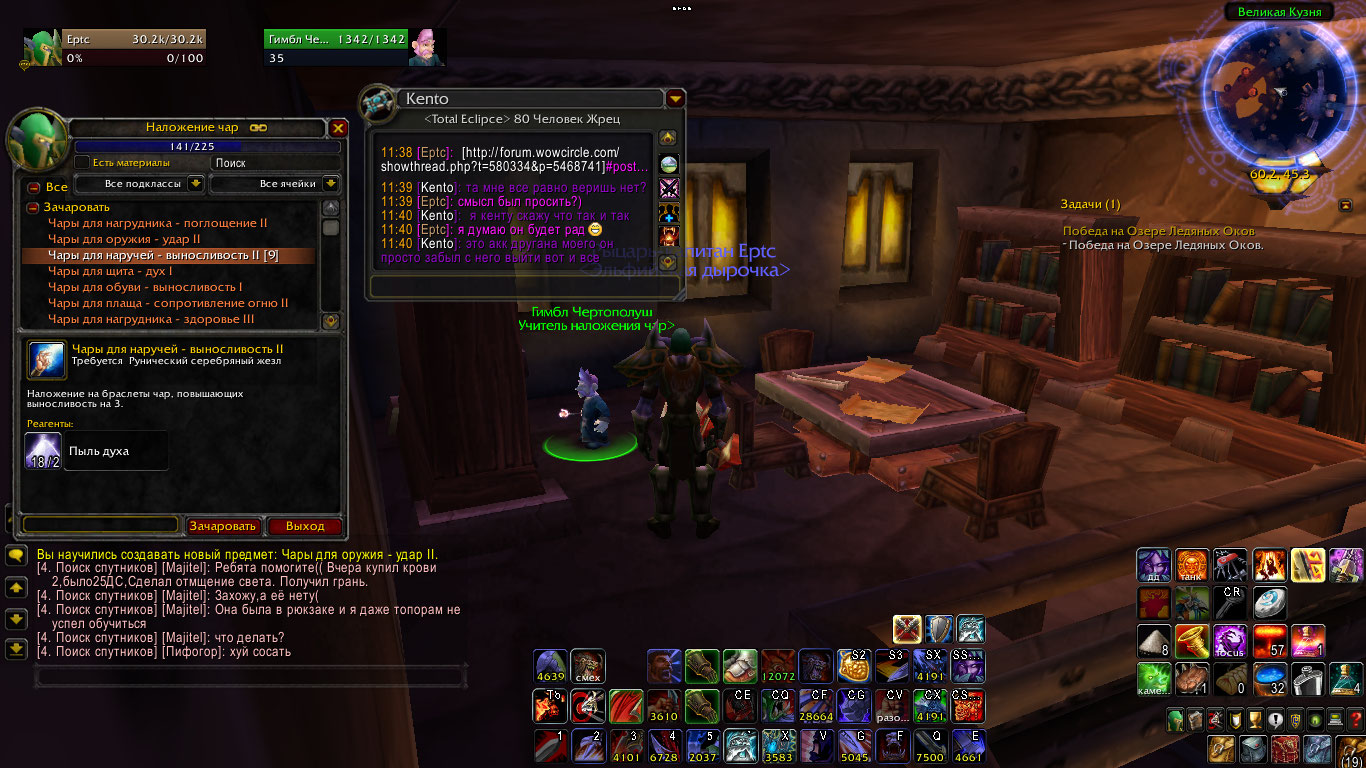Click the Выход button

tap(304, 526)
